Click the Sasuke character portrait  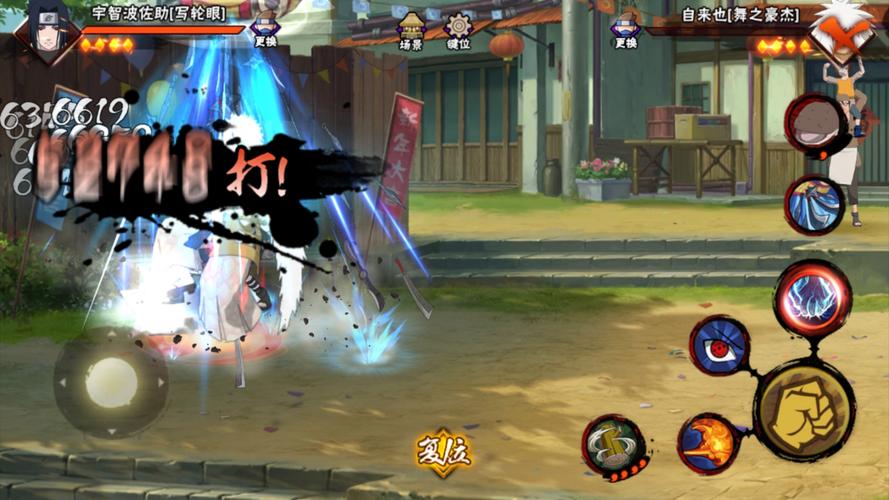click(x=45, y=30)
